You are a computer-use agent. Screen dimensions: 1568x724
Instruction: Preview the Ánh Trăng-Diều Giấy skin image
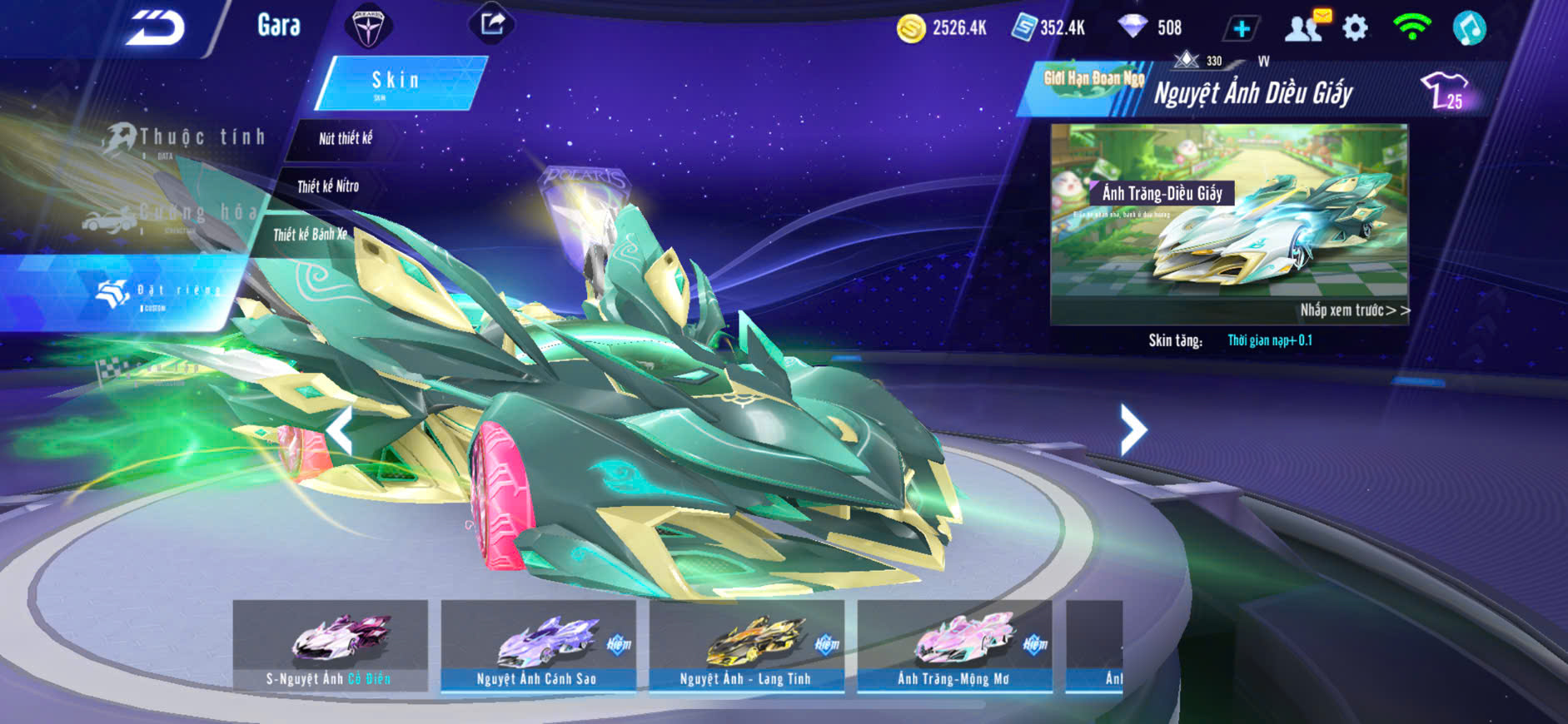point(1229,223)
